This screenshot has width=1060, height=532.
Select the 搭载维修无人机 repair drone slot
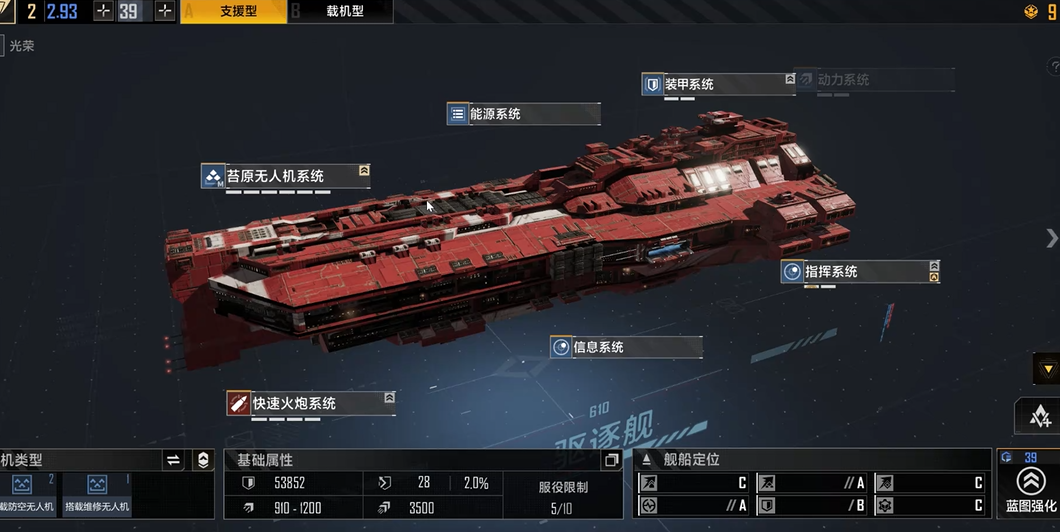click(x=97, y=493)
